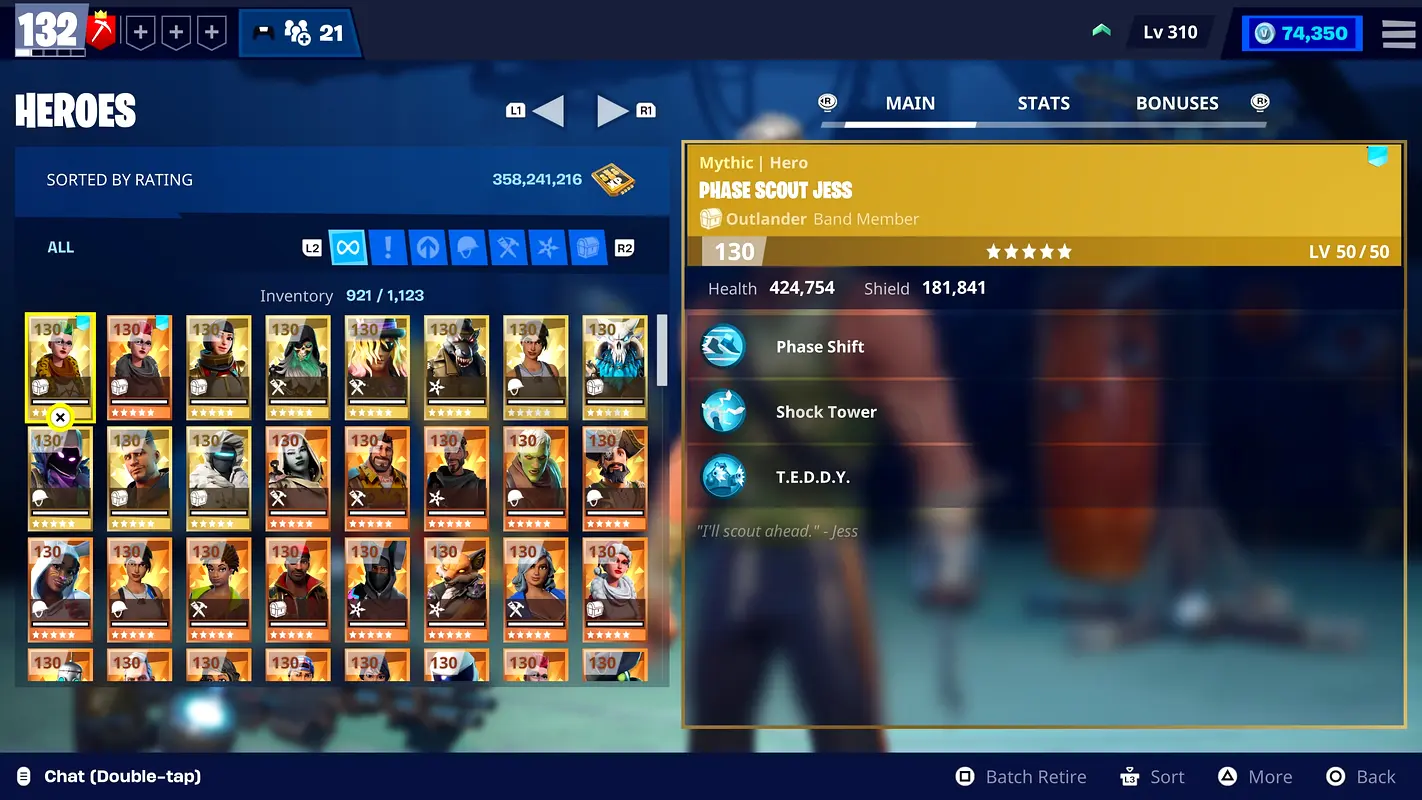This screenshot has width=1422, height=800.
Task: Choose the pirate hat bearded hero card
Action: pyautogui.click(x=615, y=478)
